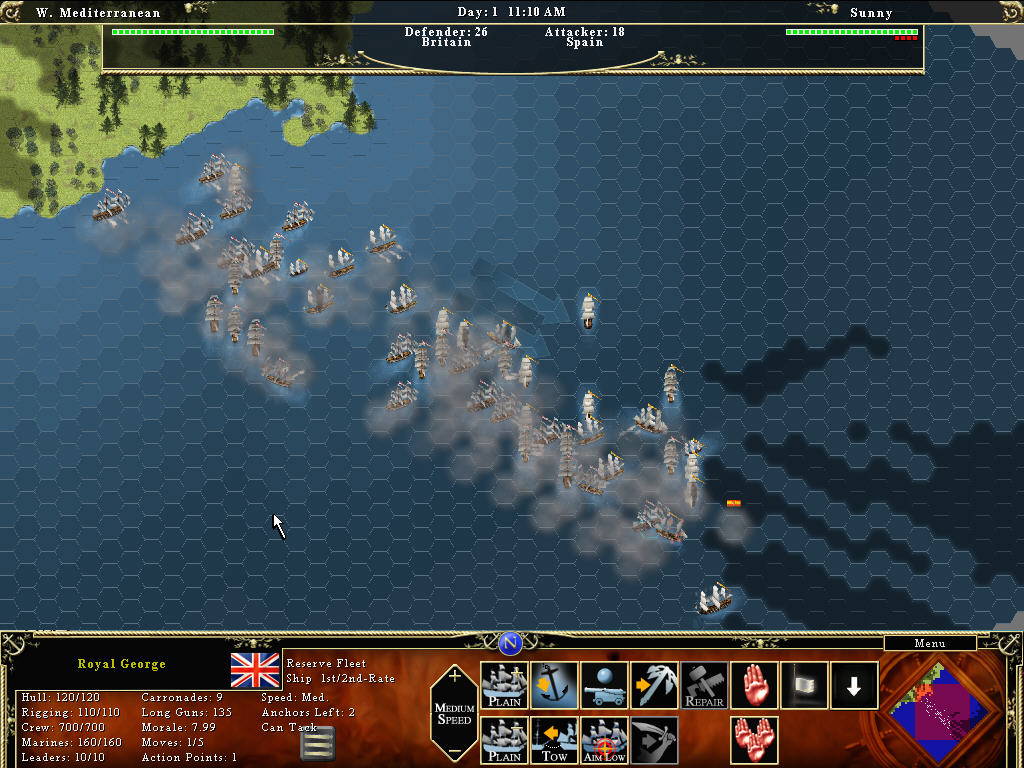Click the white down arrow button

point(854,686)
